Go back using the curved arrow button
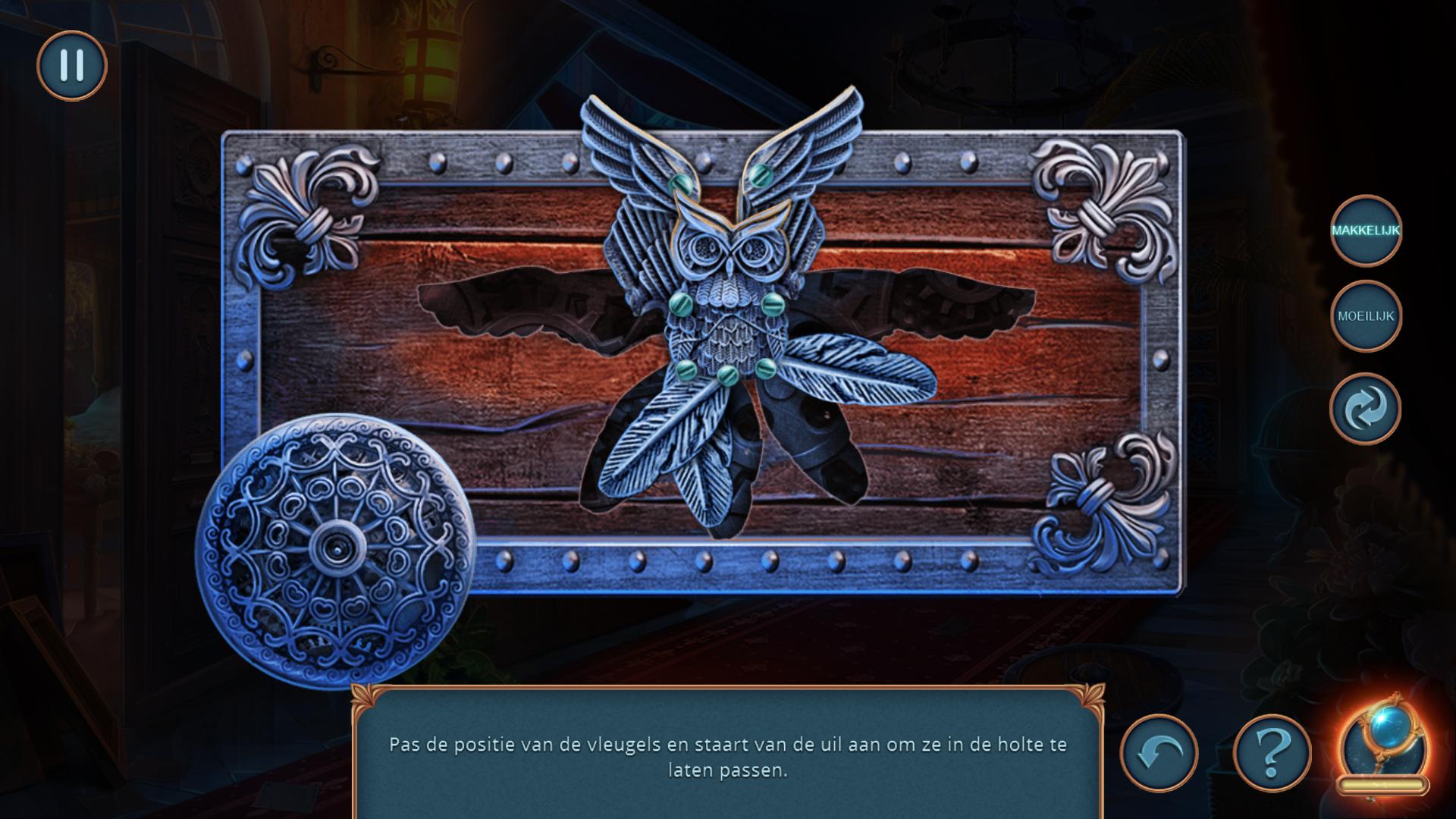This screenshot has height=819, width=1456. tap(1159, 753)
